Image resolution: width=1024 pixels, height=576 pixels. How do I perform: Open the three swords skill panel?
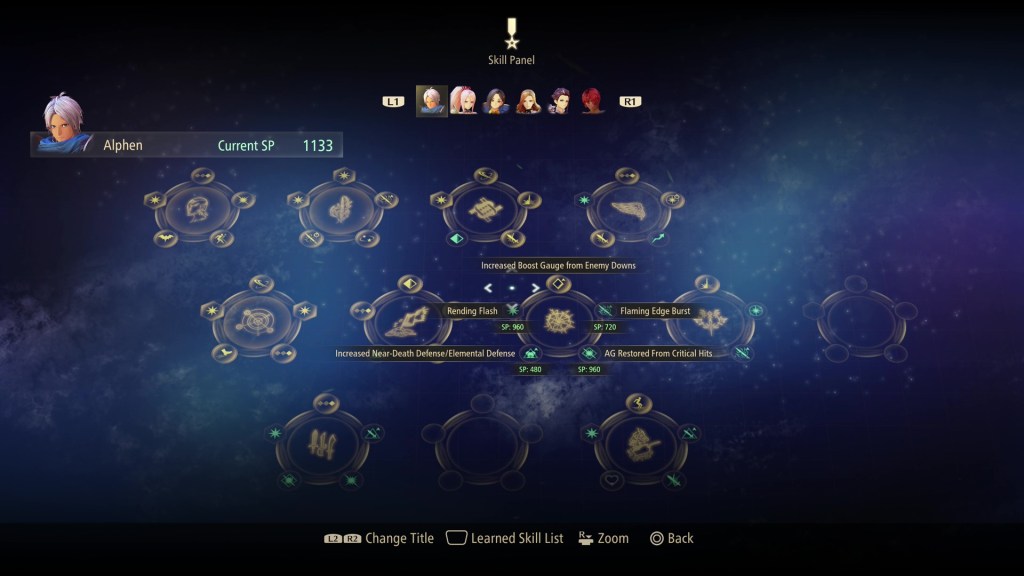point(322,440)
